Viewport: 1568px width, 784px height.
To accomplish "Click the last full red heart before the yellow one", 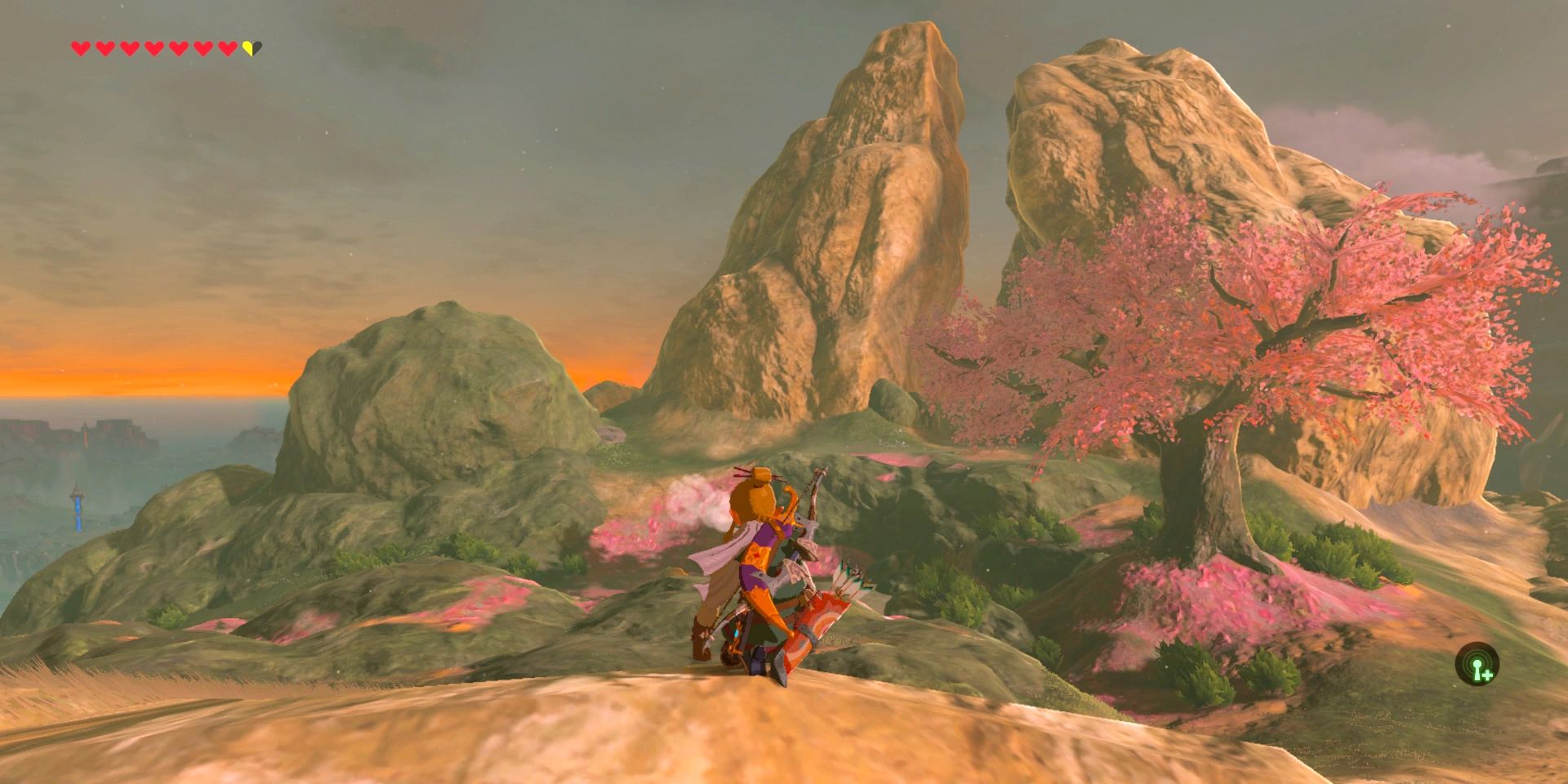I will [227, 49].
